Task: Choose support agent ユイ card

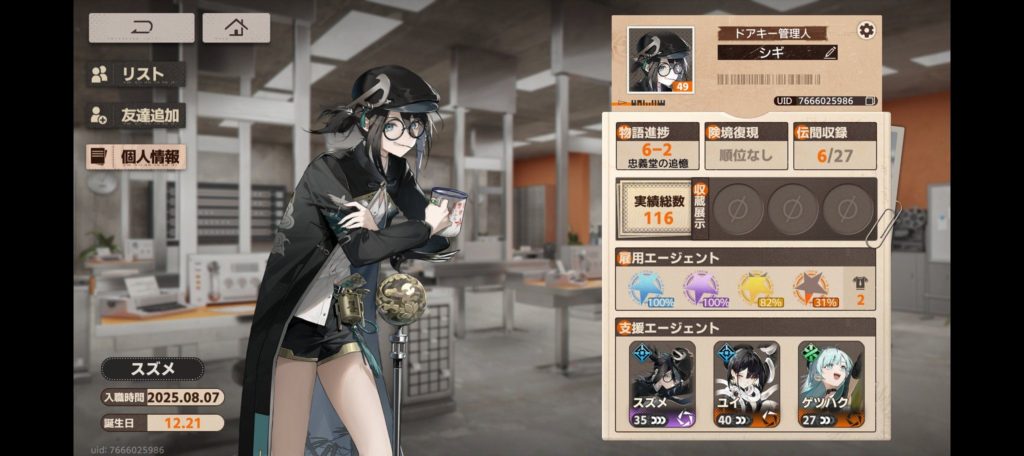Action: coord(747,385)
